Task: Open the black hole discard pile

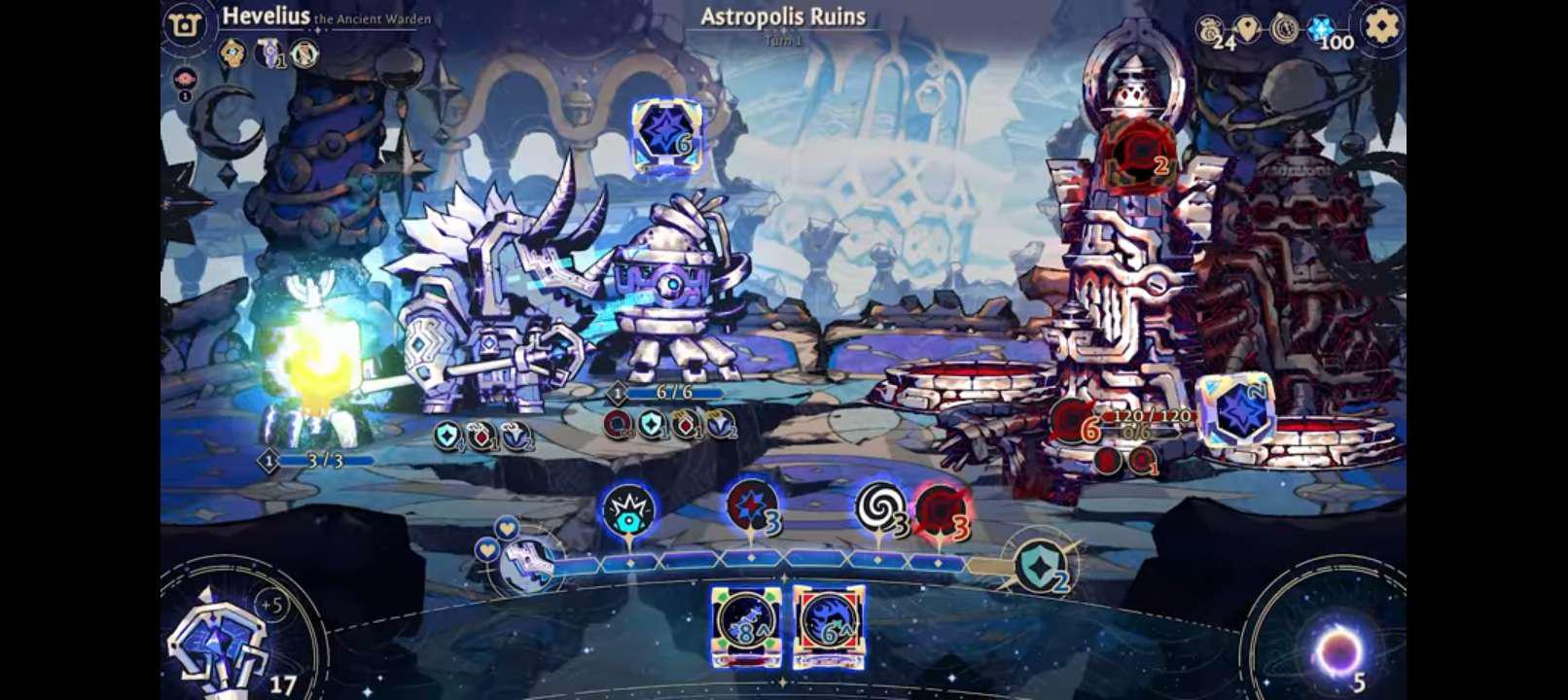Action: point(1337,651)
